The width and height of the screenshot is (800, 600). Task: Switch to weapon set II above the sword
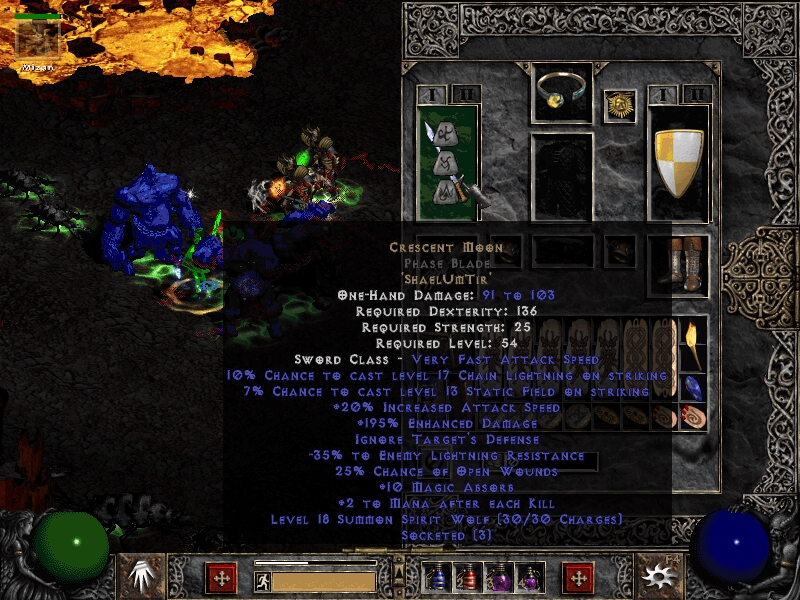tap(466, 94)
